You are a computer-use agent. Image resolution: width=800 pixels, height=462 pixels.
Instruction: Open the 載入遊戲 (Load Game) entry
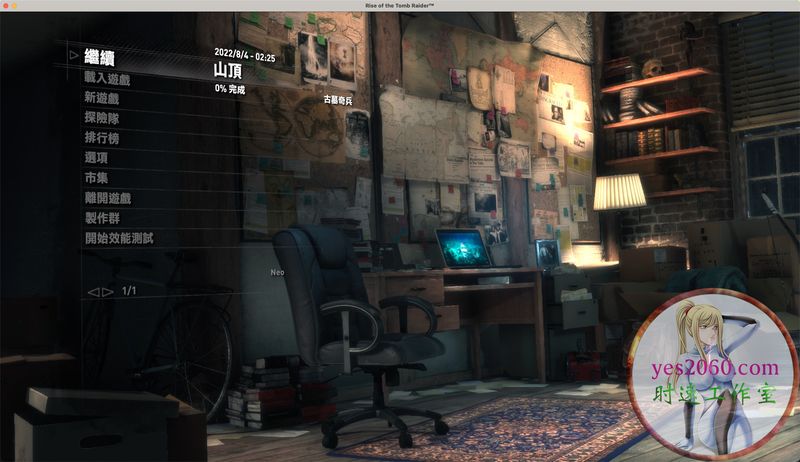[107, 78]
